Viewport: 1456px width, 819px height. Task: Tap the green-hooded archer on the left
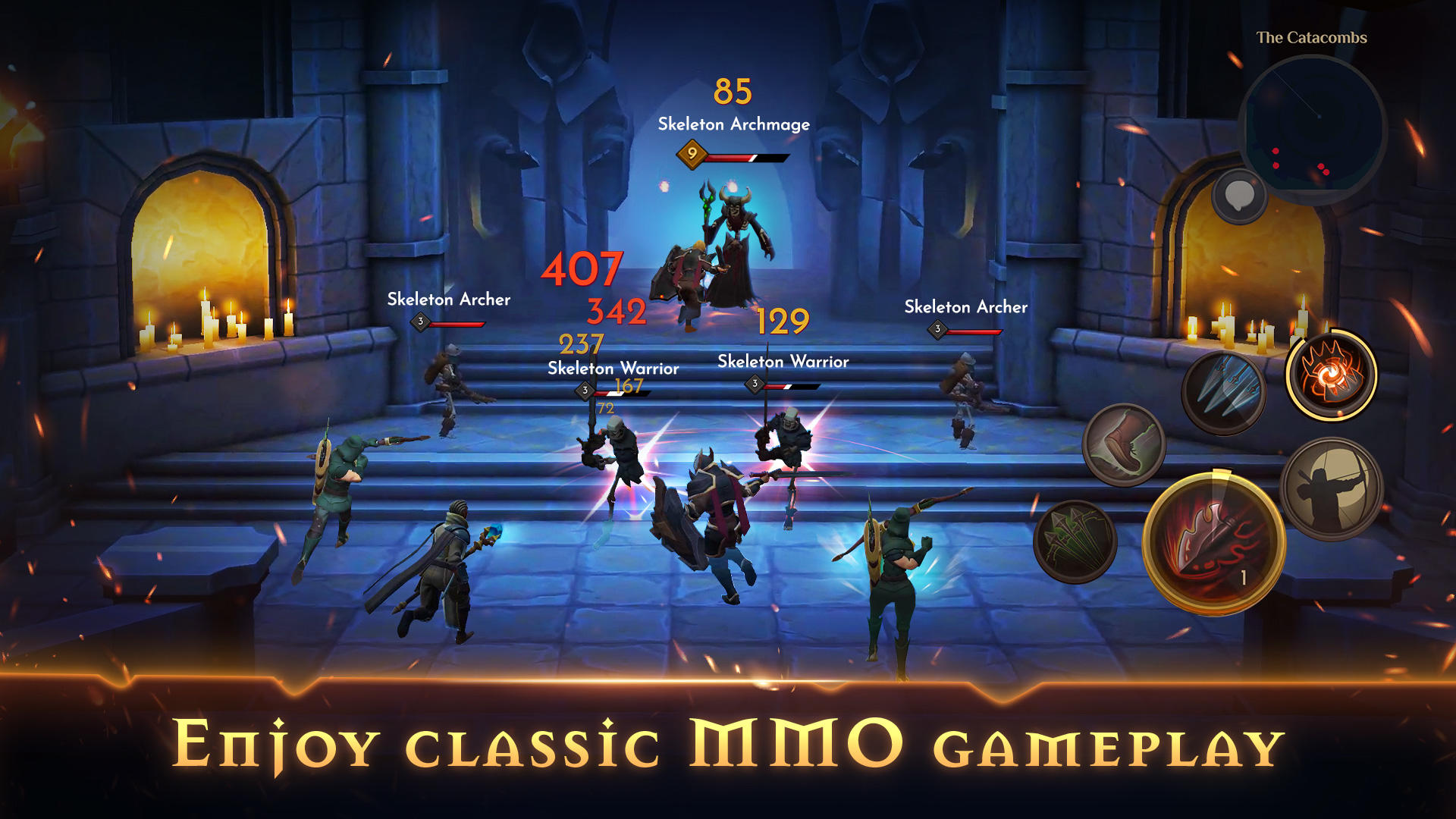pyautogui.click(x=341, y=478)
